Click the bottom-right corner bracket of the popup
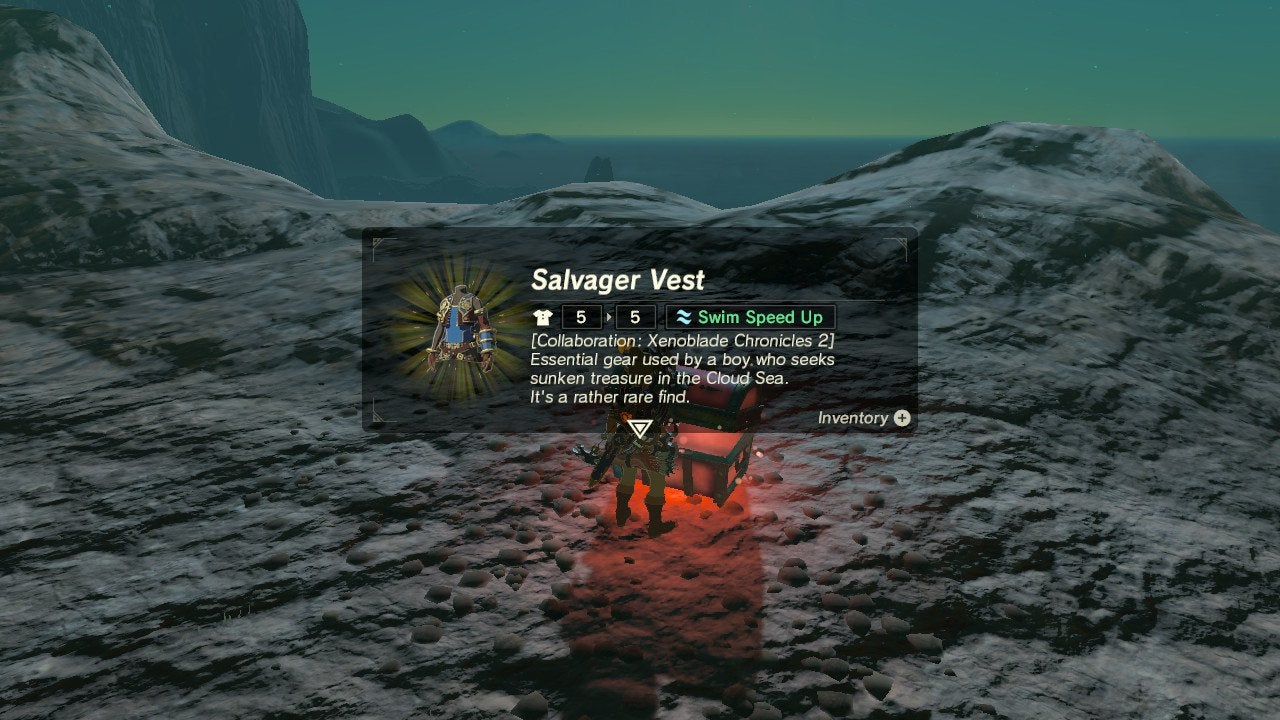This screenshot has height=720, width=1280. 906,419
